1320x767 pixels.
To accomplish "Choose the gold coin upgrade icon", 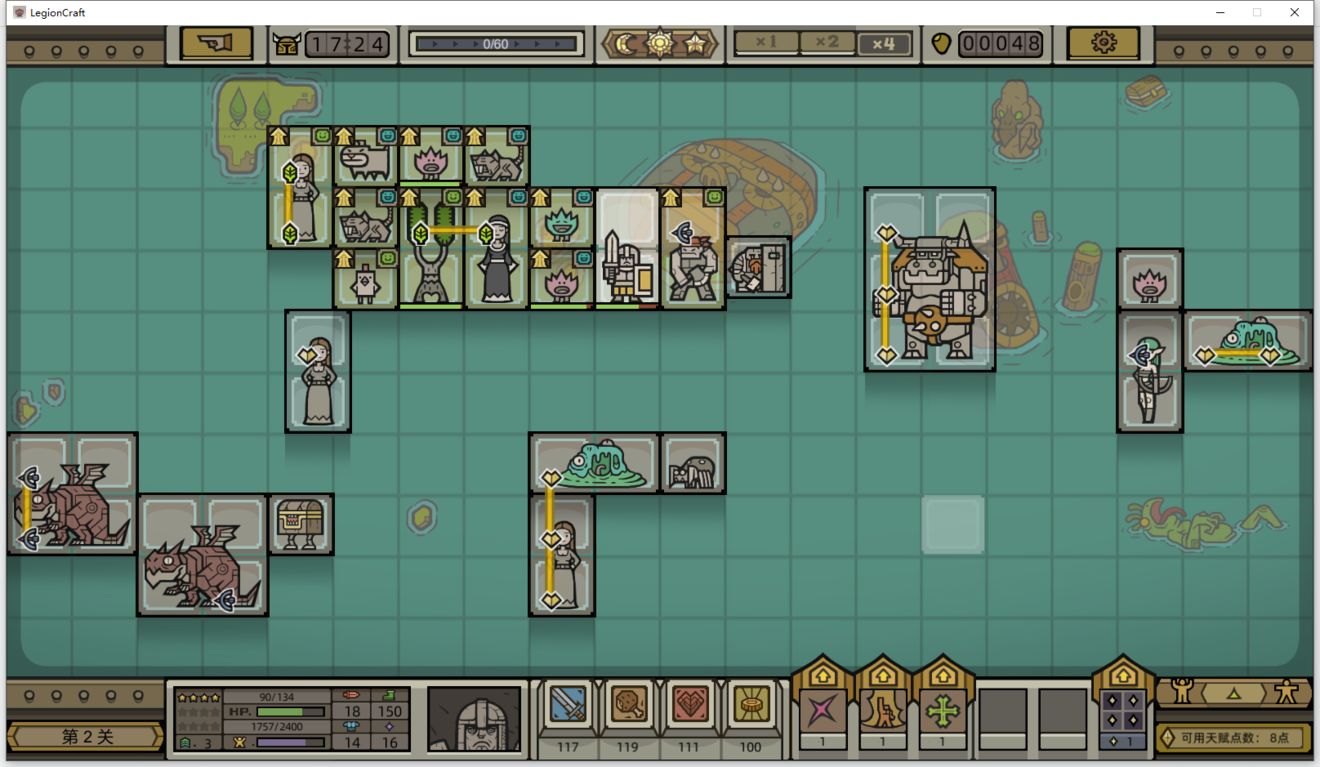I will pyautogui.click(x=750, y=705).
